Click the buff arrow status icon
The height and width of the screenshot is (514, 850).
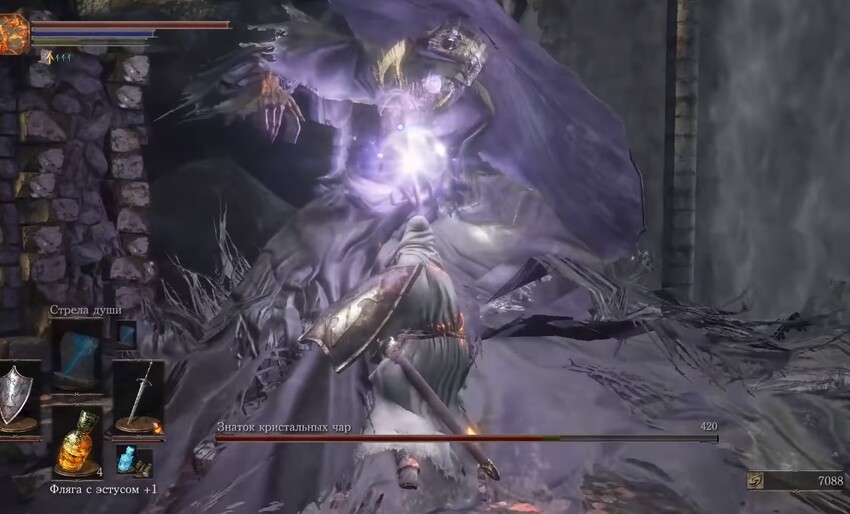pyautogui.click(x=45, y=57)
